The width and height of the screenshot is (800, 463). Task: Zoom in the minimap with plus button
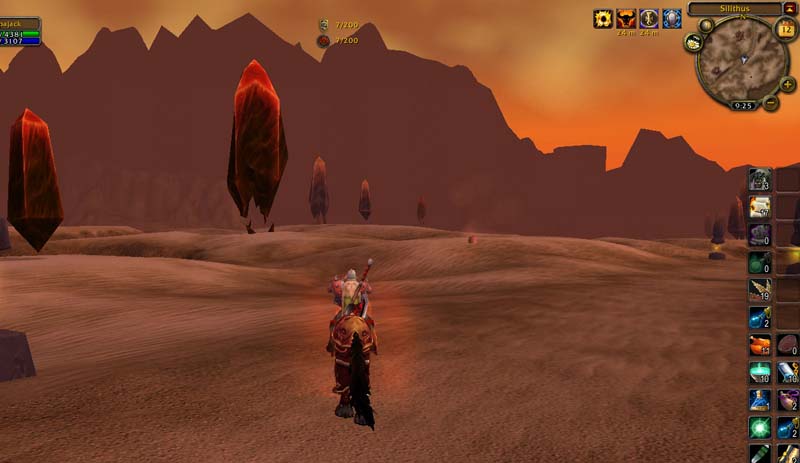pyautogui.click(x=787, y=84)
